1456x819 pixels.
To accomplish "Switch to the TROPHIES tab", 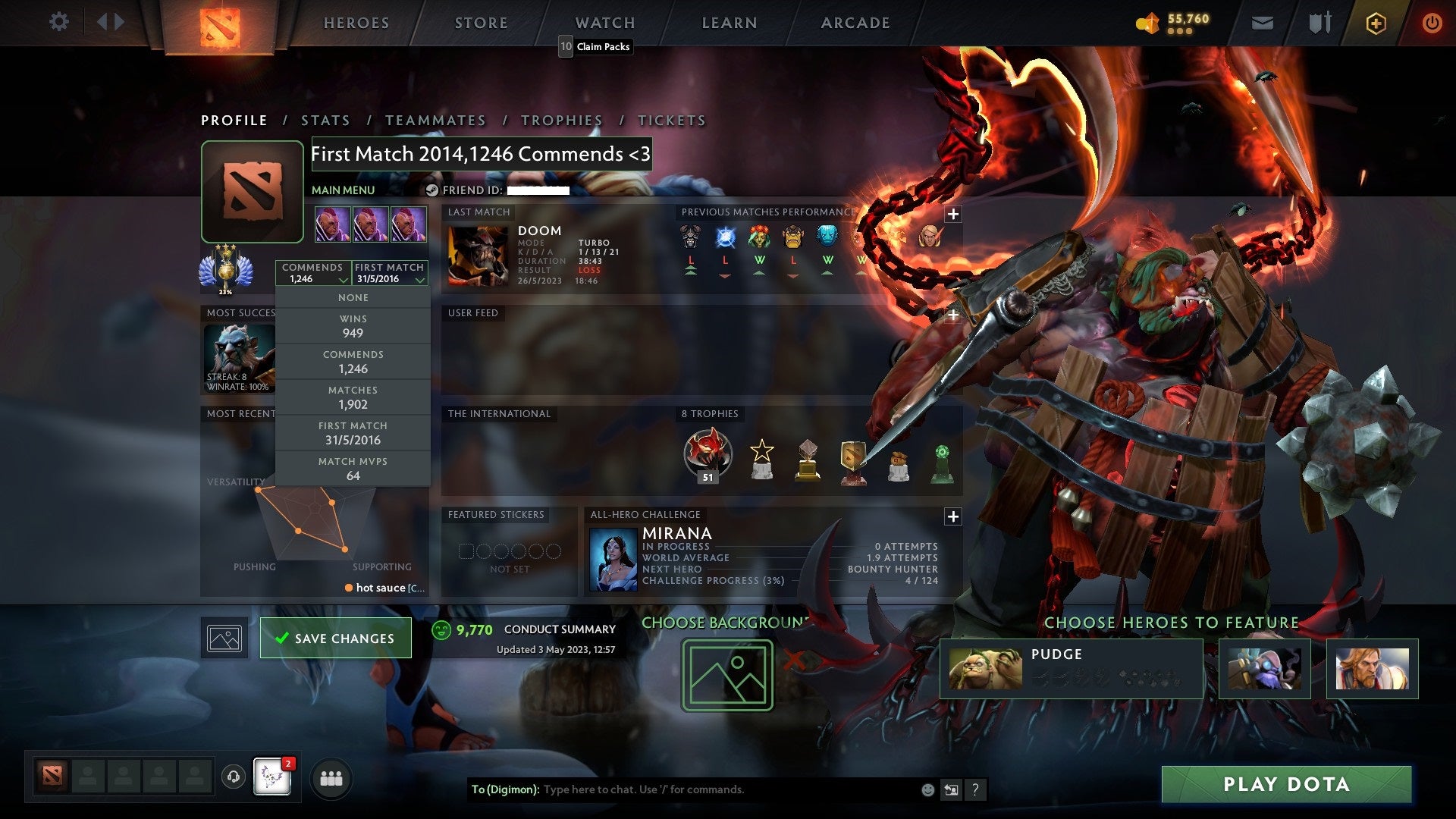I will pos(561,120).
